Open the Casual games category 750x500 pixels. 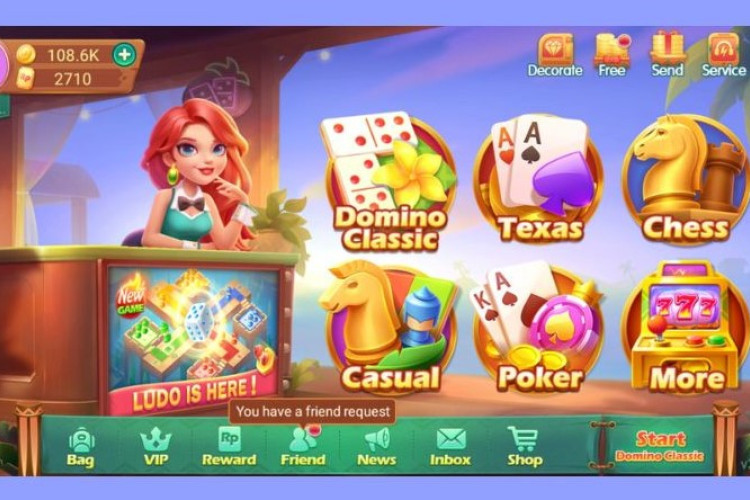(x=390, y=330)
